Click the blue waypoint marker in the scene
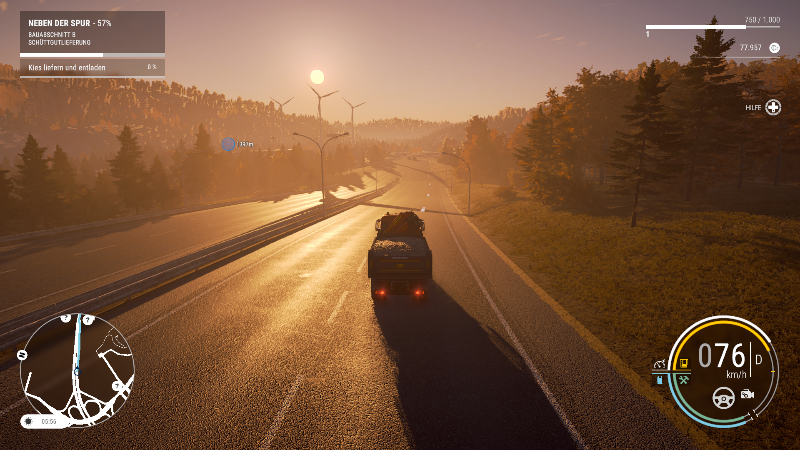 coord(228,144)
